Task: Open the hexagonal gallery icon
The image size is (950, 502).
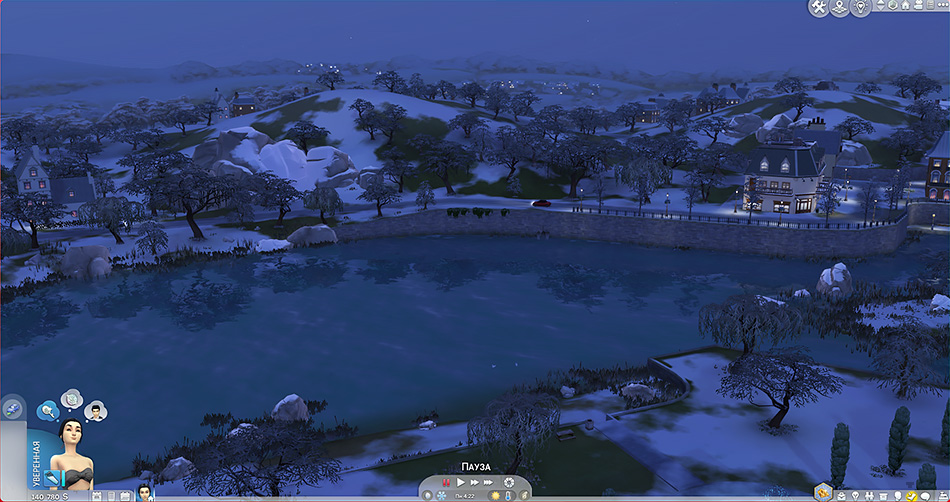Action: click(x=823, y=490)
